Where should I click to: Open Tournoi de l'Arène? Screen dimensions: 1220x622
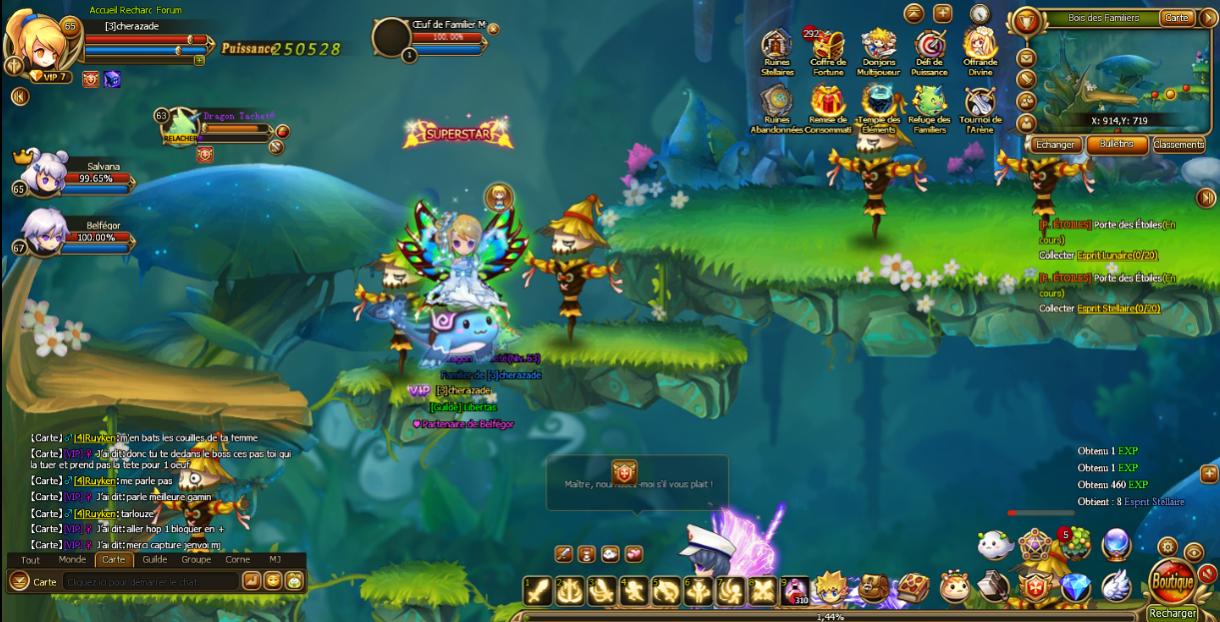pos(980,102)
